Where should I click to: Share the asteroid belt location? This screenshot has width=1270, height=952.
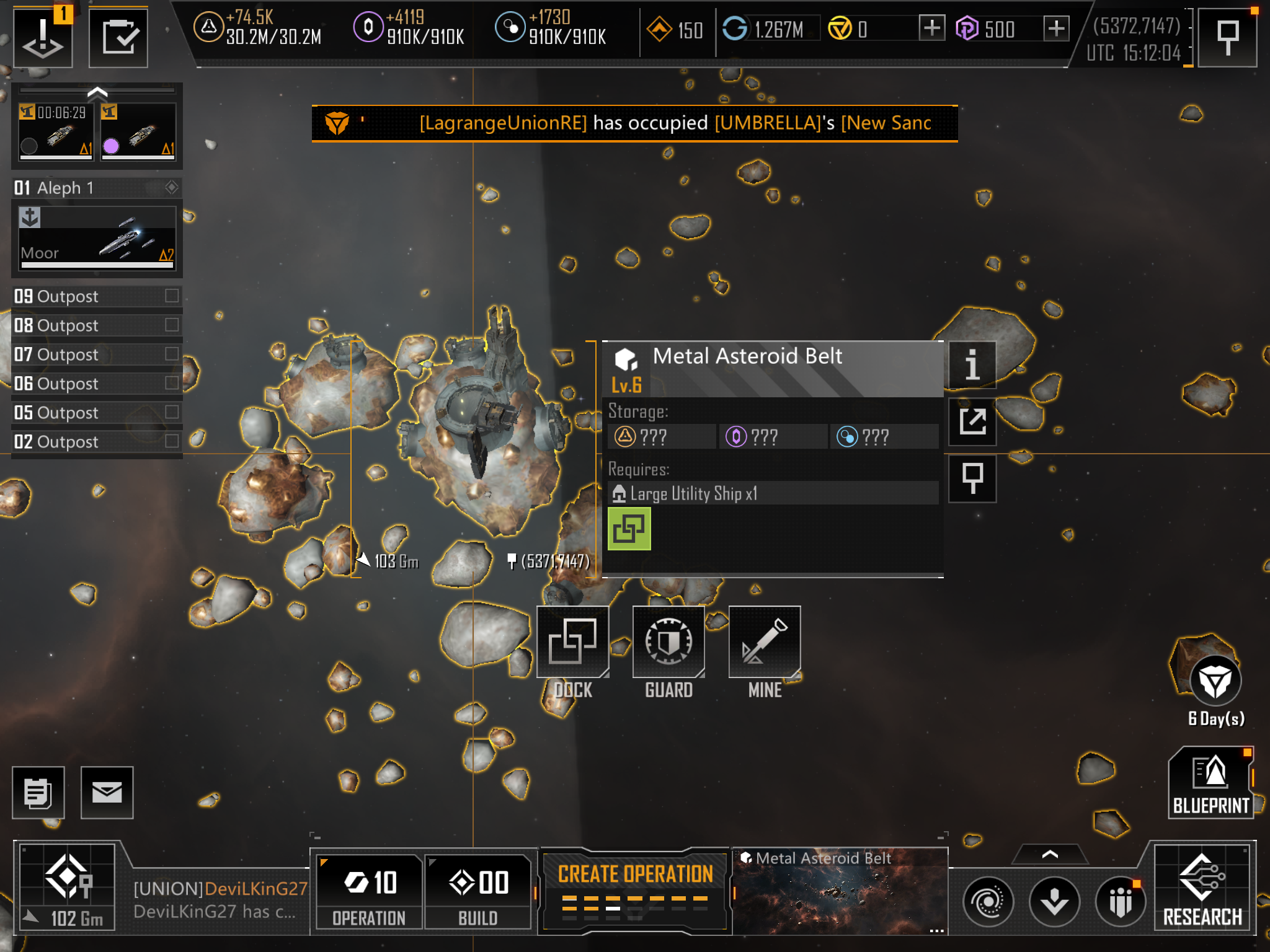pos(972,421)
